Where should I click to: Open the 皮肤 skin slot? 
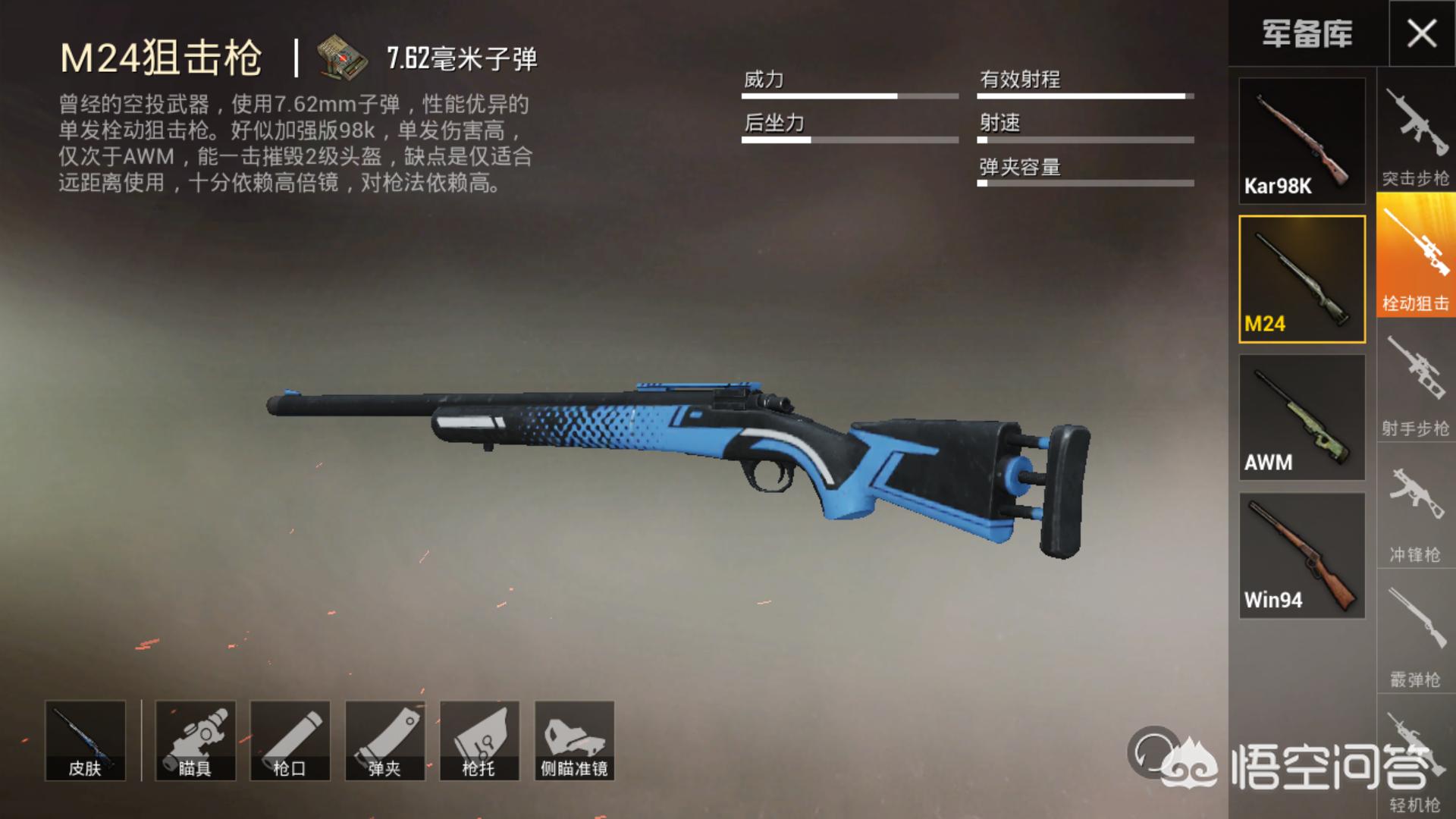85,740
